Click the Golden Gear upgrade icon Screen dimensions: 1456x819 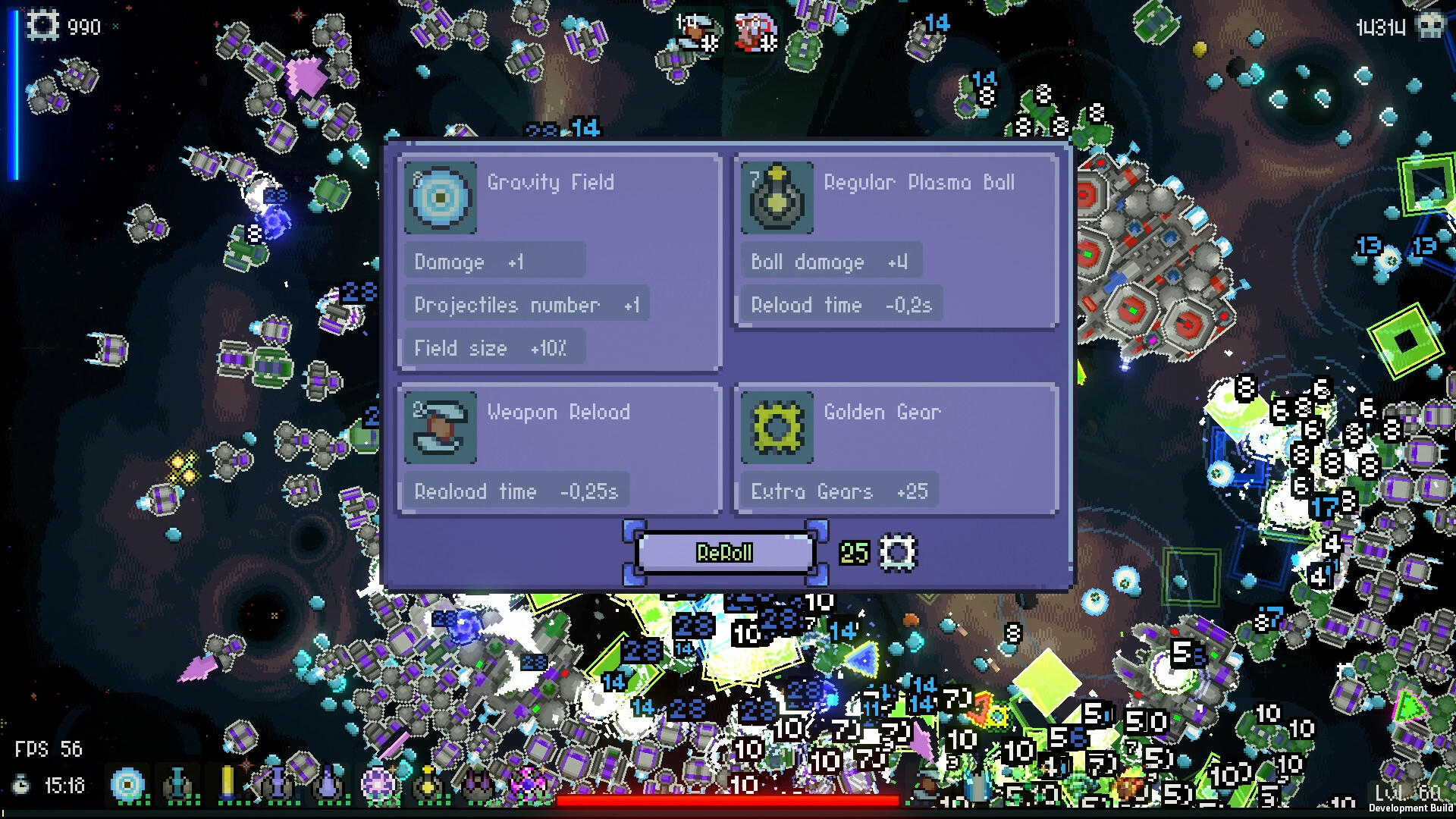(777, 428)
